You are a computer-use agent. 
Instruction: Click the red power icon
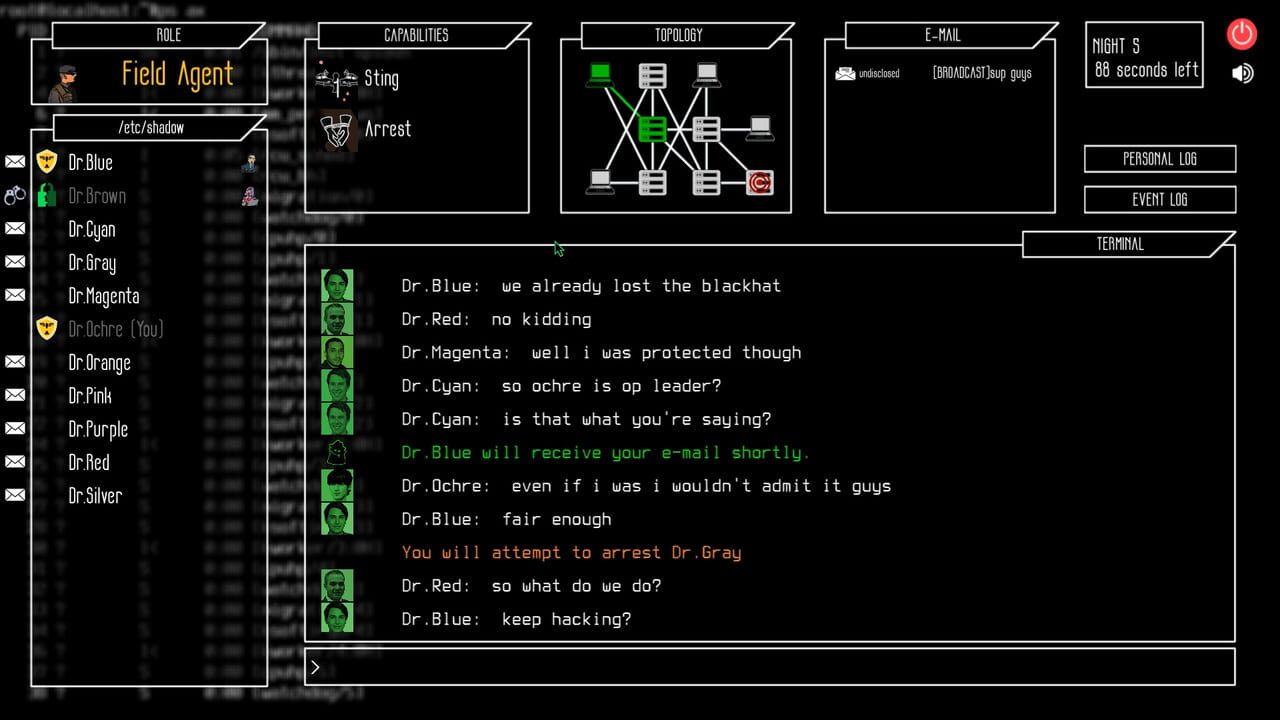(x=1241, y=34)
